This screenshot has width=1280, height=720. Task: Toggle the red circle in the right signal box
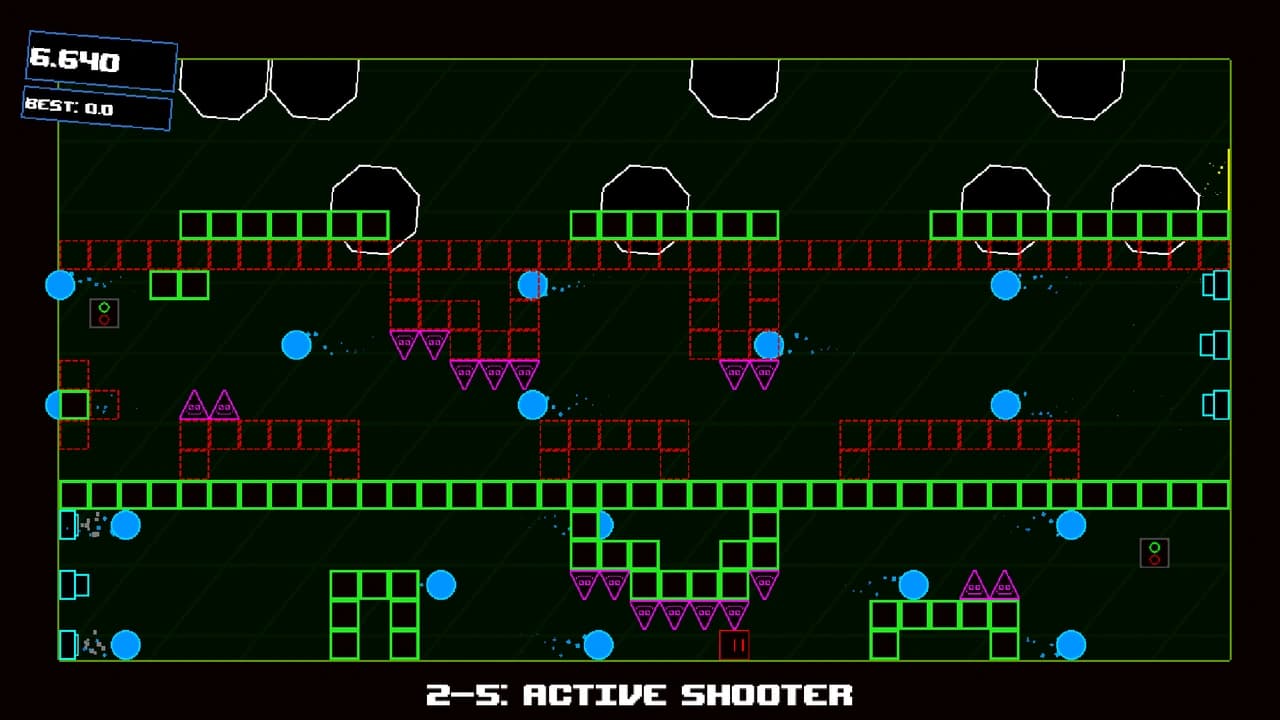click(1155, 560)
